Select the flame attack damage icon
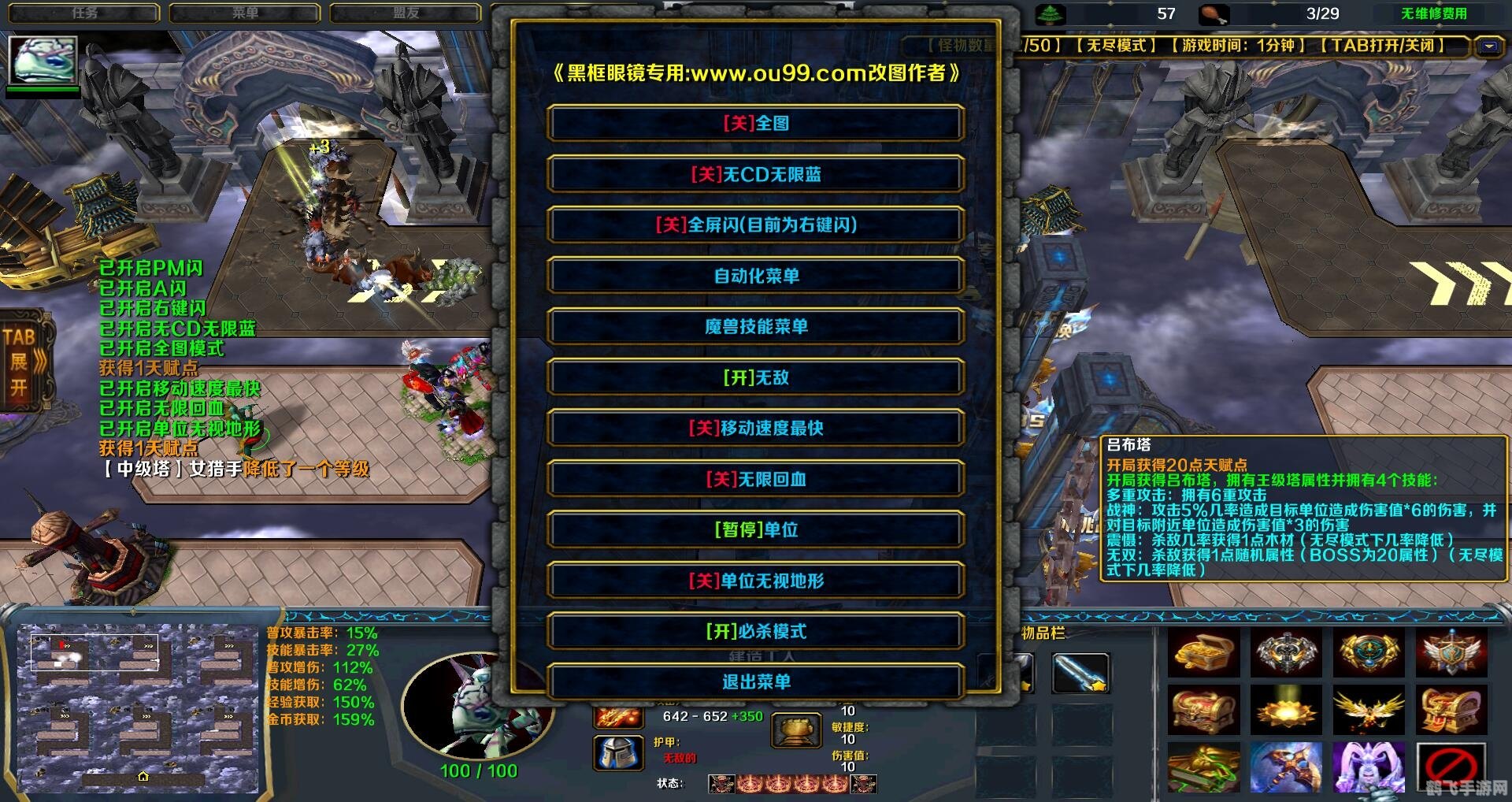Image resolution: width=1512 pixels, height=802 pixels. [x=618, y=718]
